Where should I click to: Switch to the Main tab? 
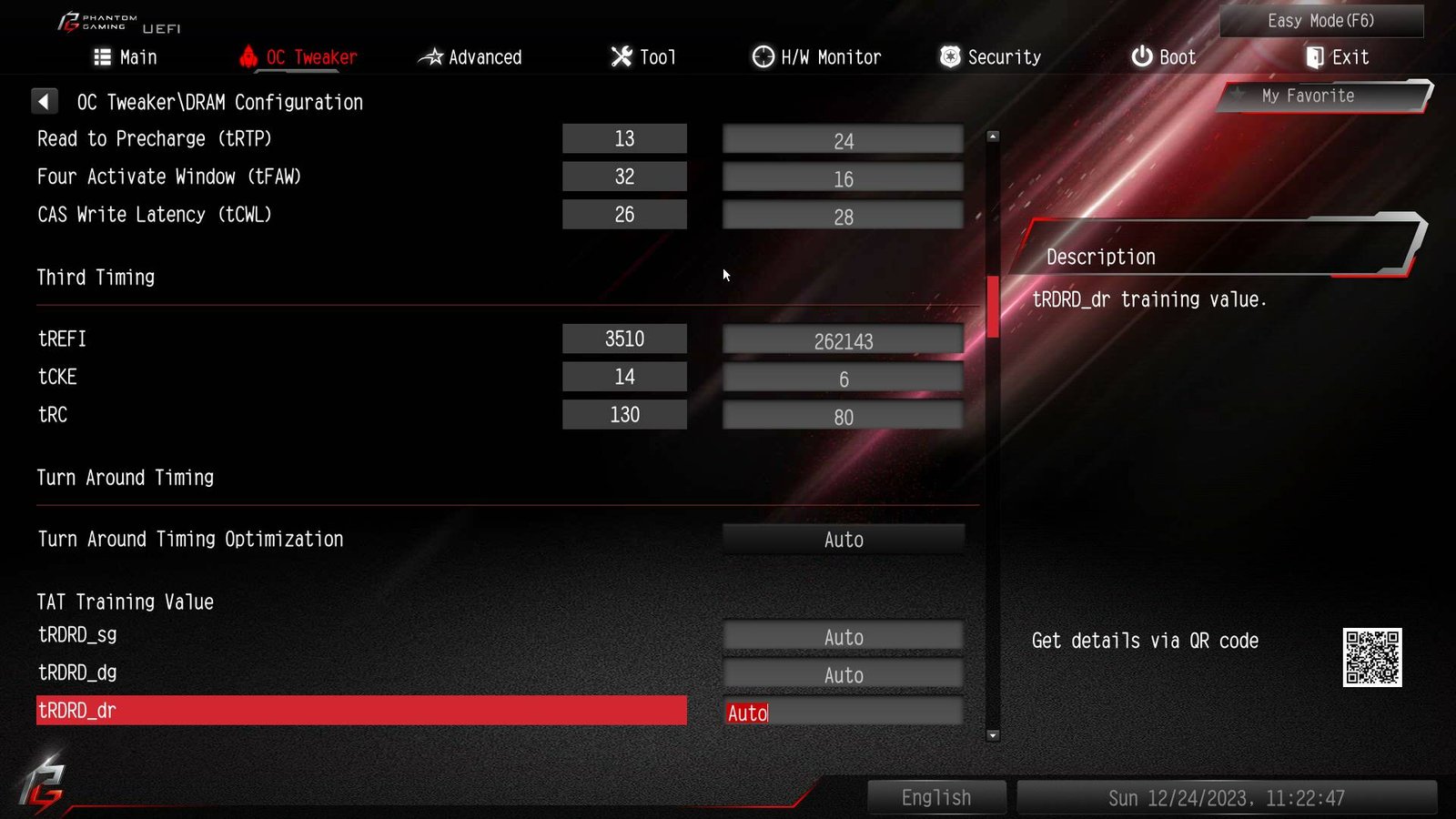126,57
